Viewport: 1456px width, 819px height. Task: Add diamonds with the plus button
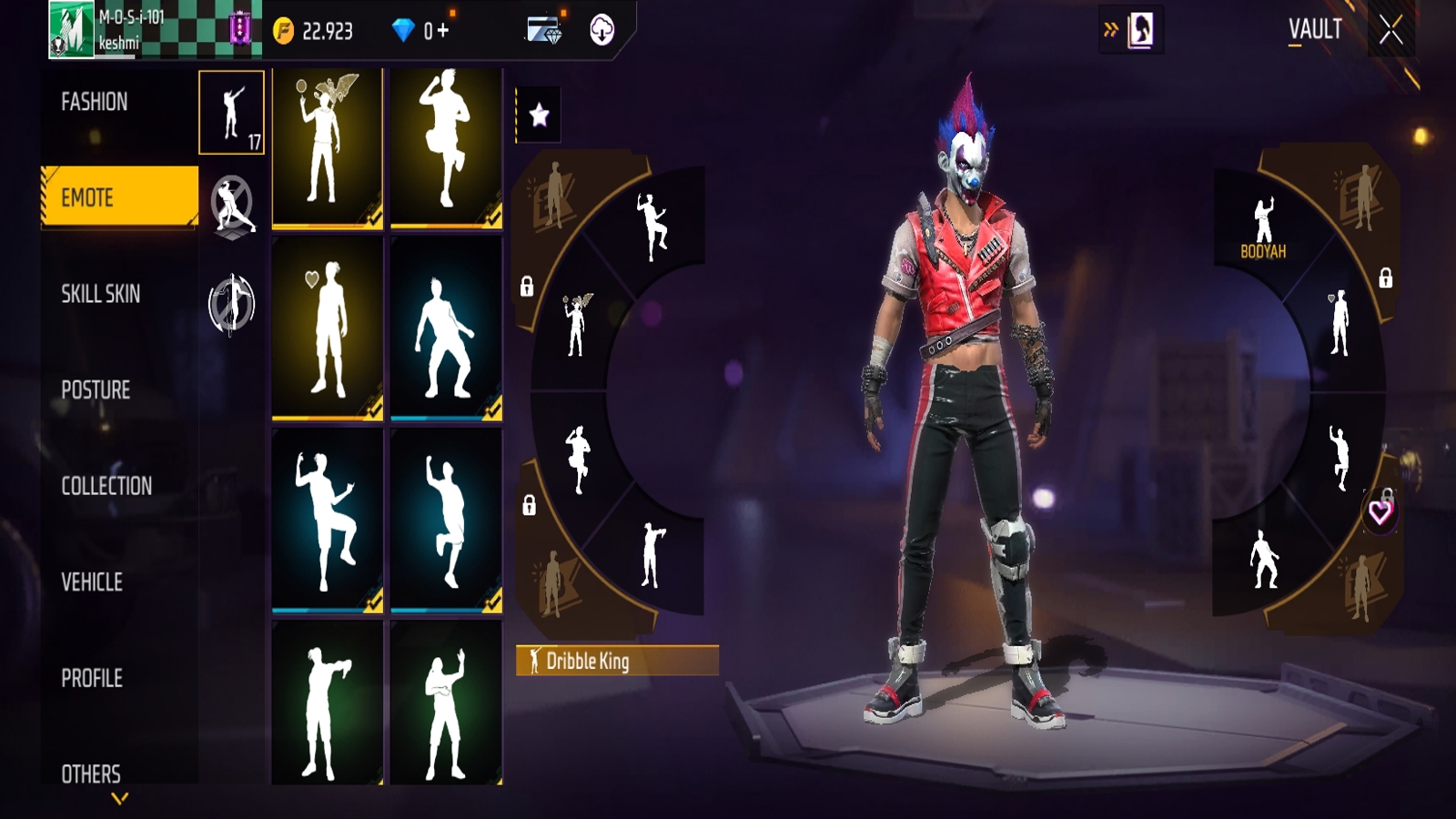tap(443, 31)
